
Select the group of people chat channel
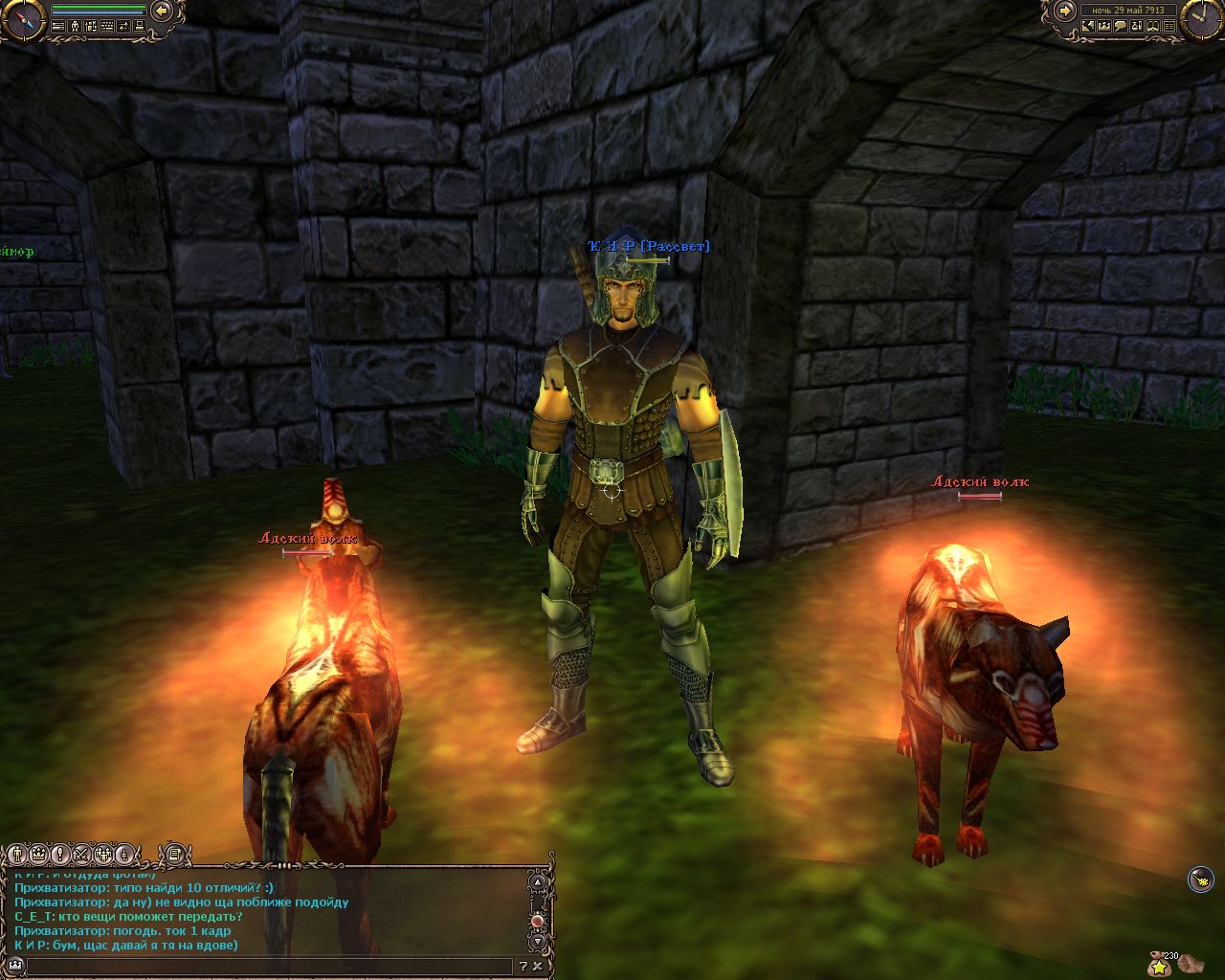(x=102, y=853)
